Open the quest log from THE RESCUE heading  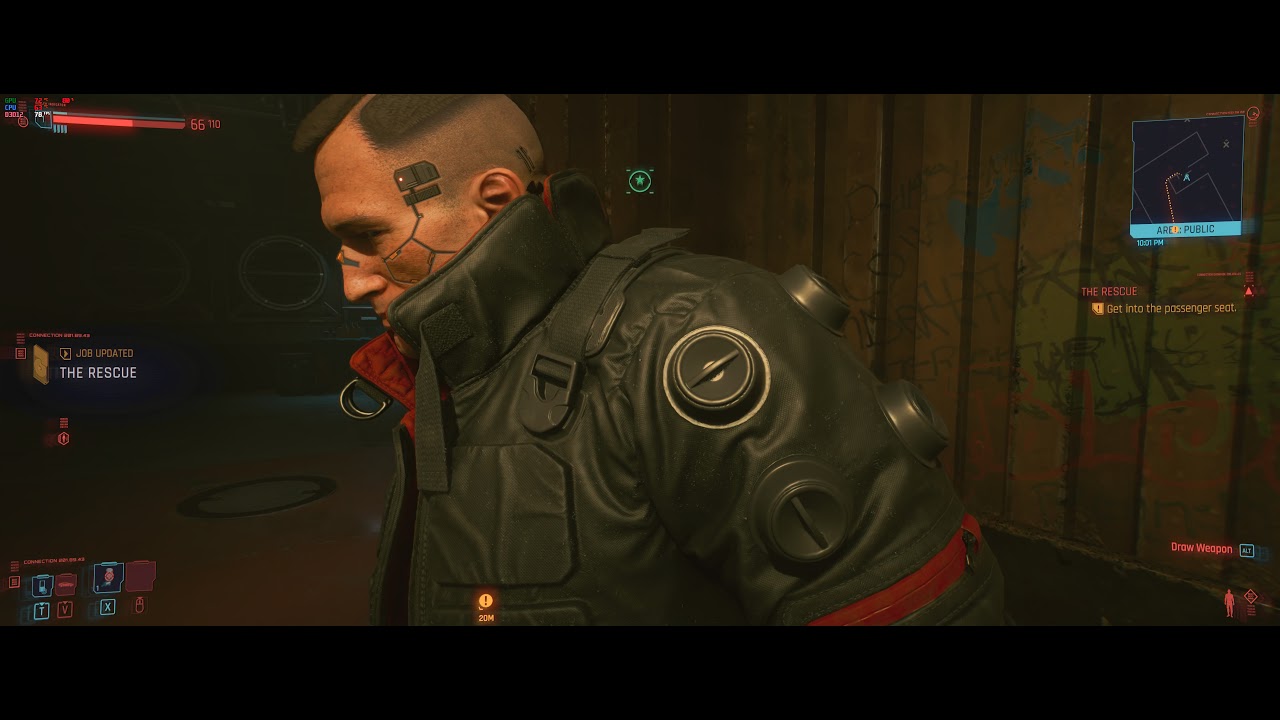click(x=1109, y=291)
